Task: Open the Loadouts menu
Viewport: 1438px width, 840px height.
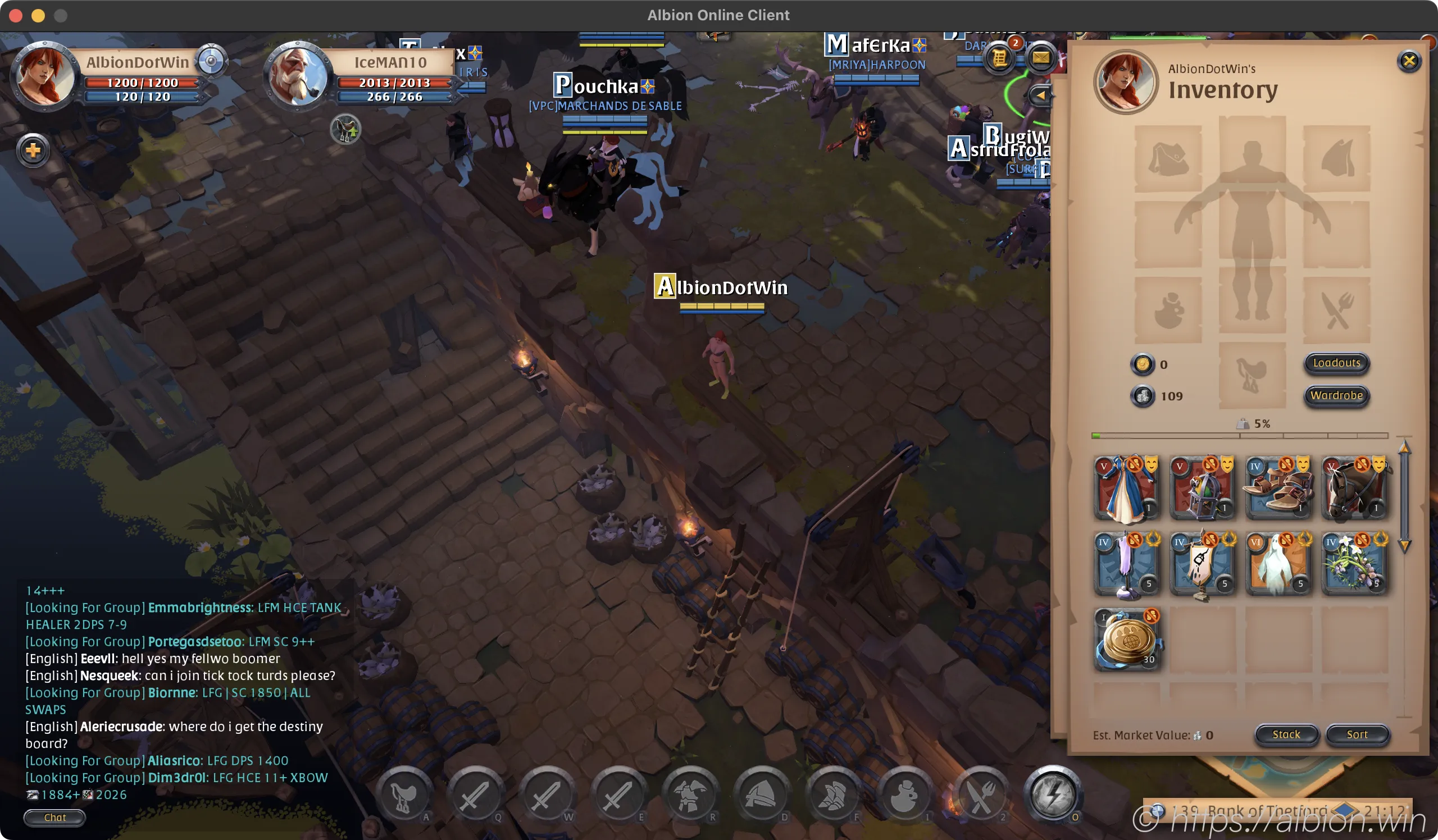Action: (x=1336, y=363)
